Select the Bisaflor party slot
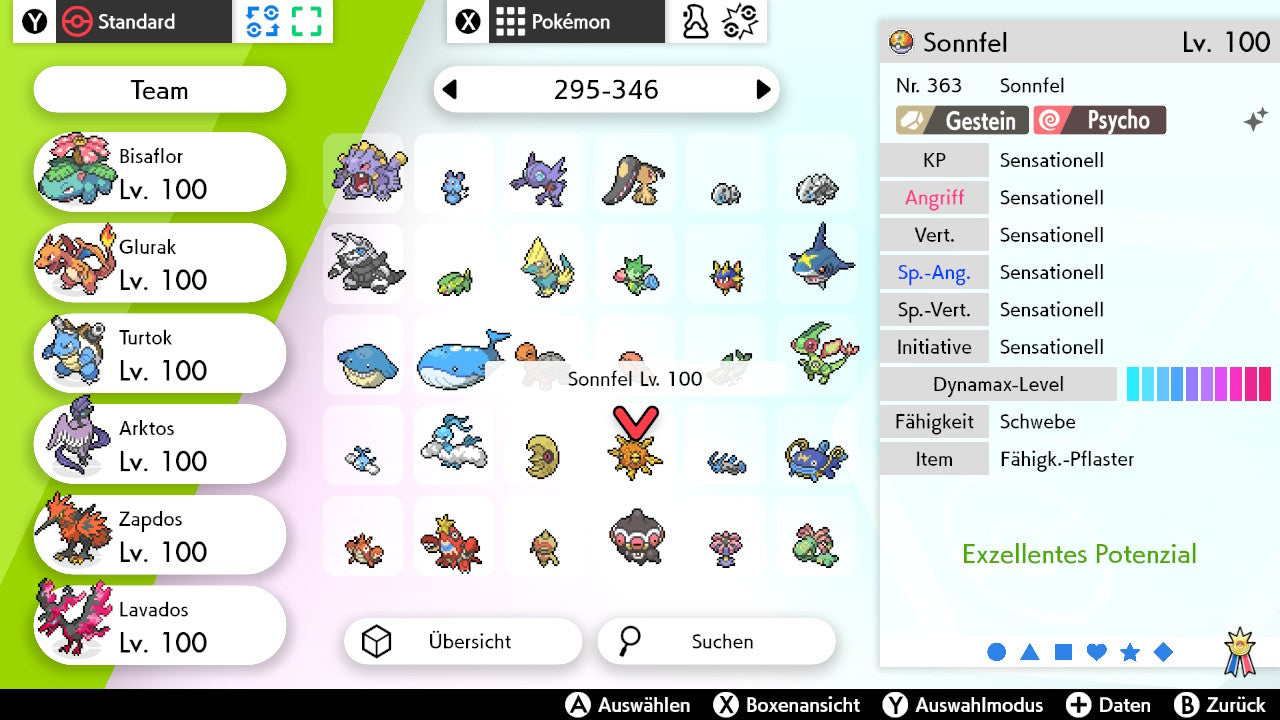 [158, 171]
